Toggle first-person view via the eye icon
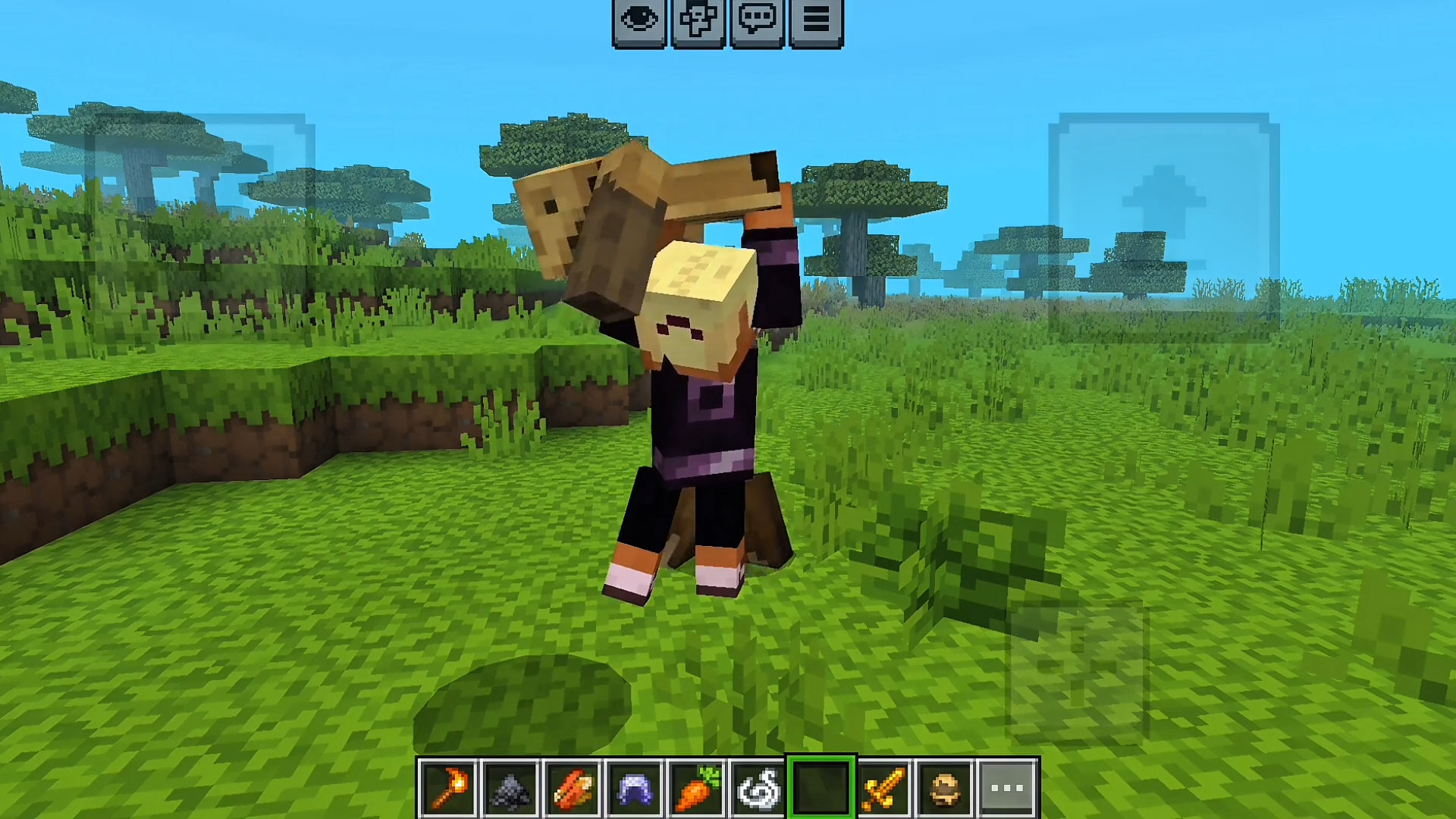Screen dimensions: 1456x819 pos(639,20)
